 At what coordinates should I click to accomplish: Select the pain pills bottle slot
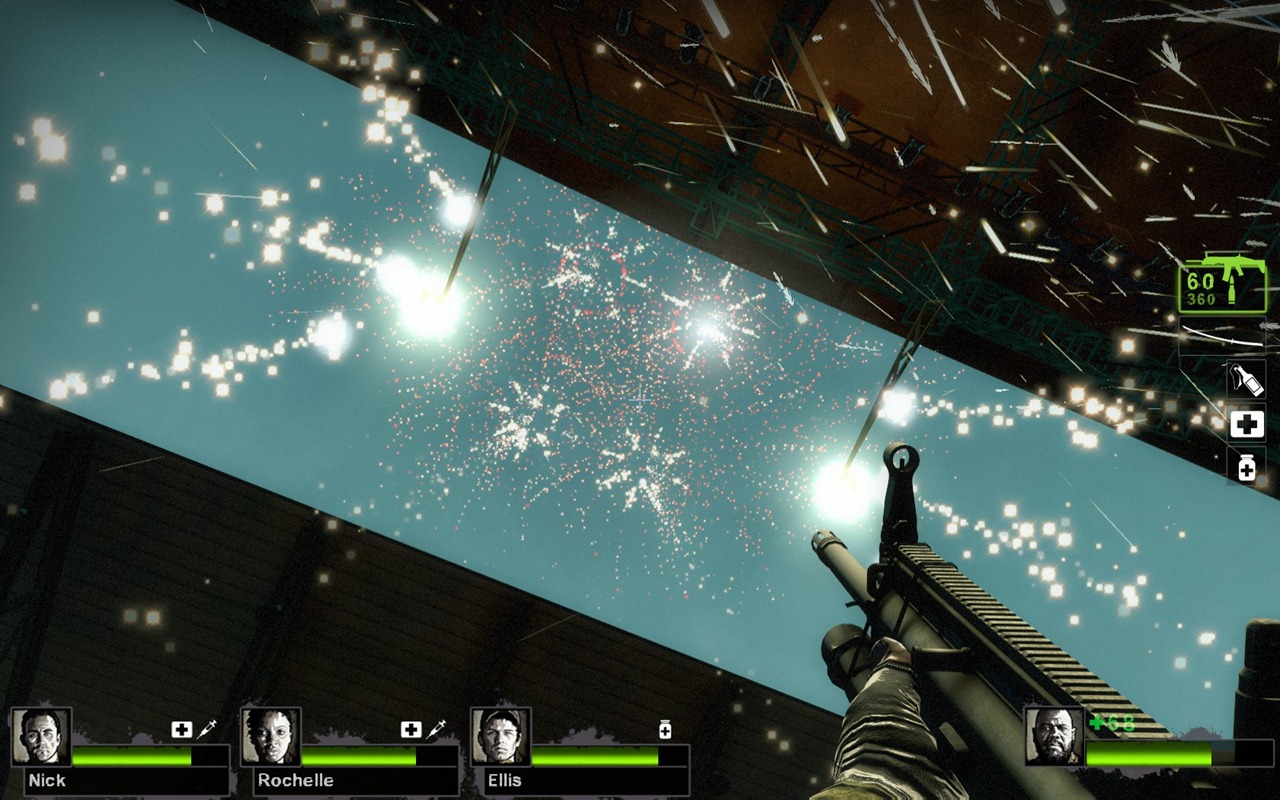(1246, 466)
